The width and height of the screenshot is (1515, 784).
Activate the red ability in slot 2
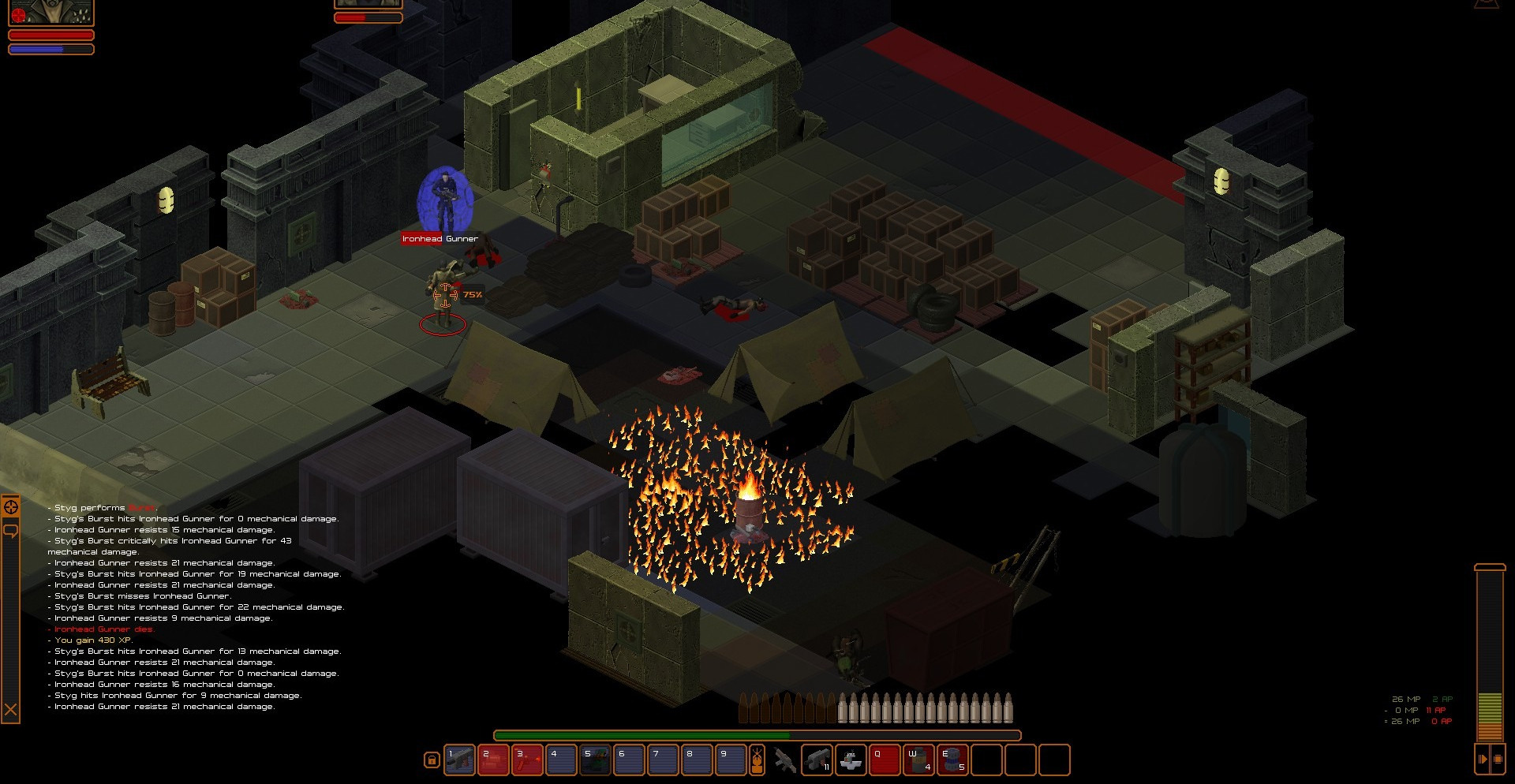493,760
